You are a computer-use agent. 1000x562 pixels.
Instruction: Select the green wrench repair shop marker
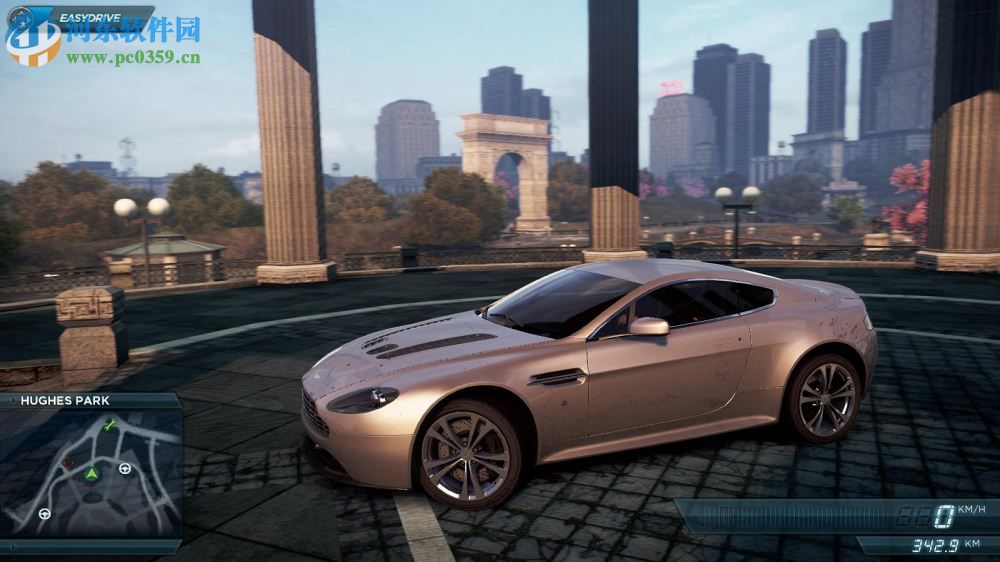click(110, 427)
